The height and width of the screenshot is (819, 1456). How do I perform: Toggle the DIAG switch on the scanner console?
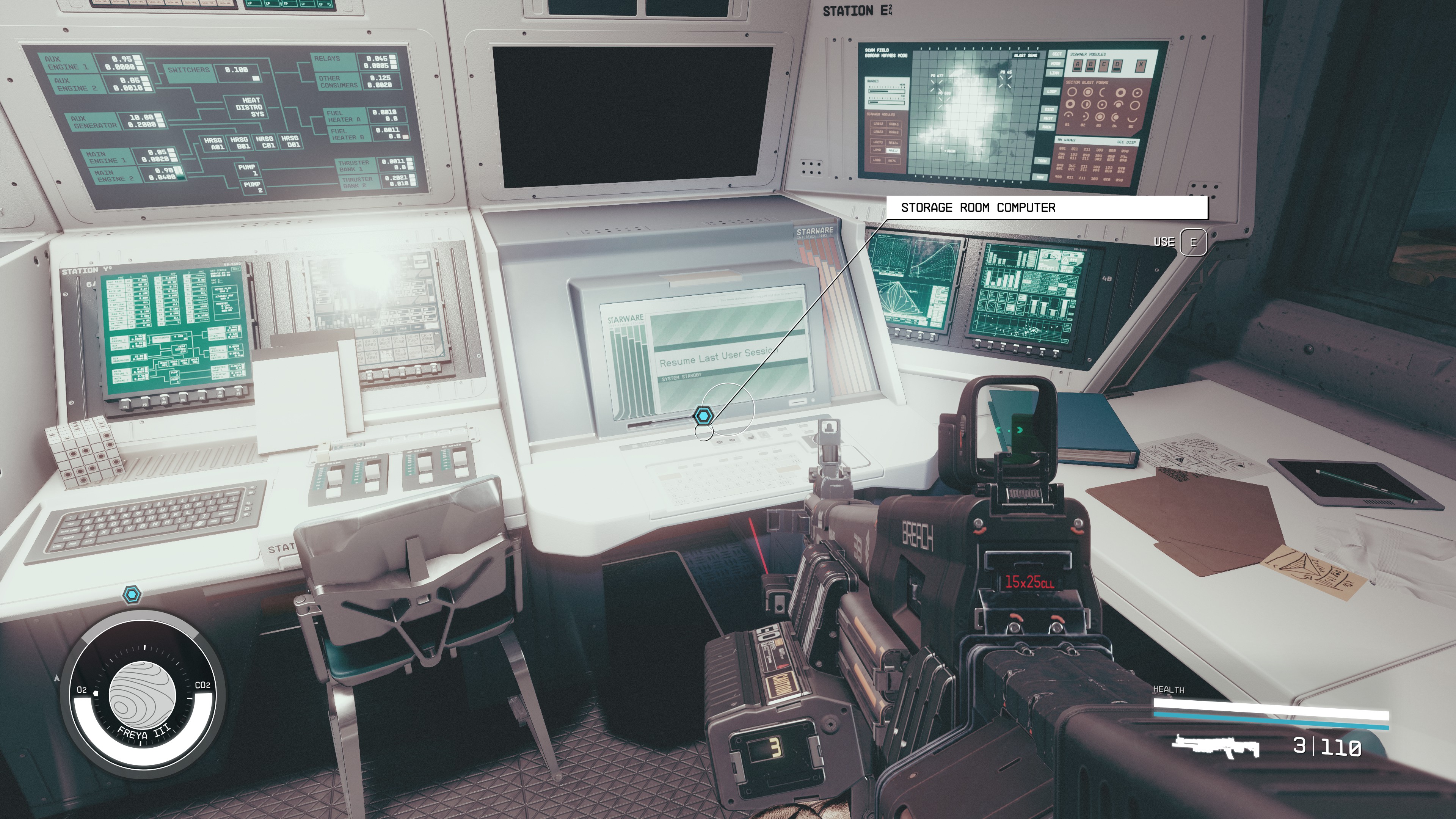pos(1050,110)
